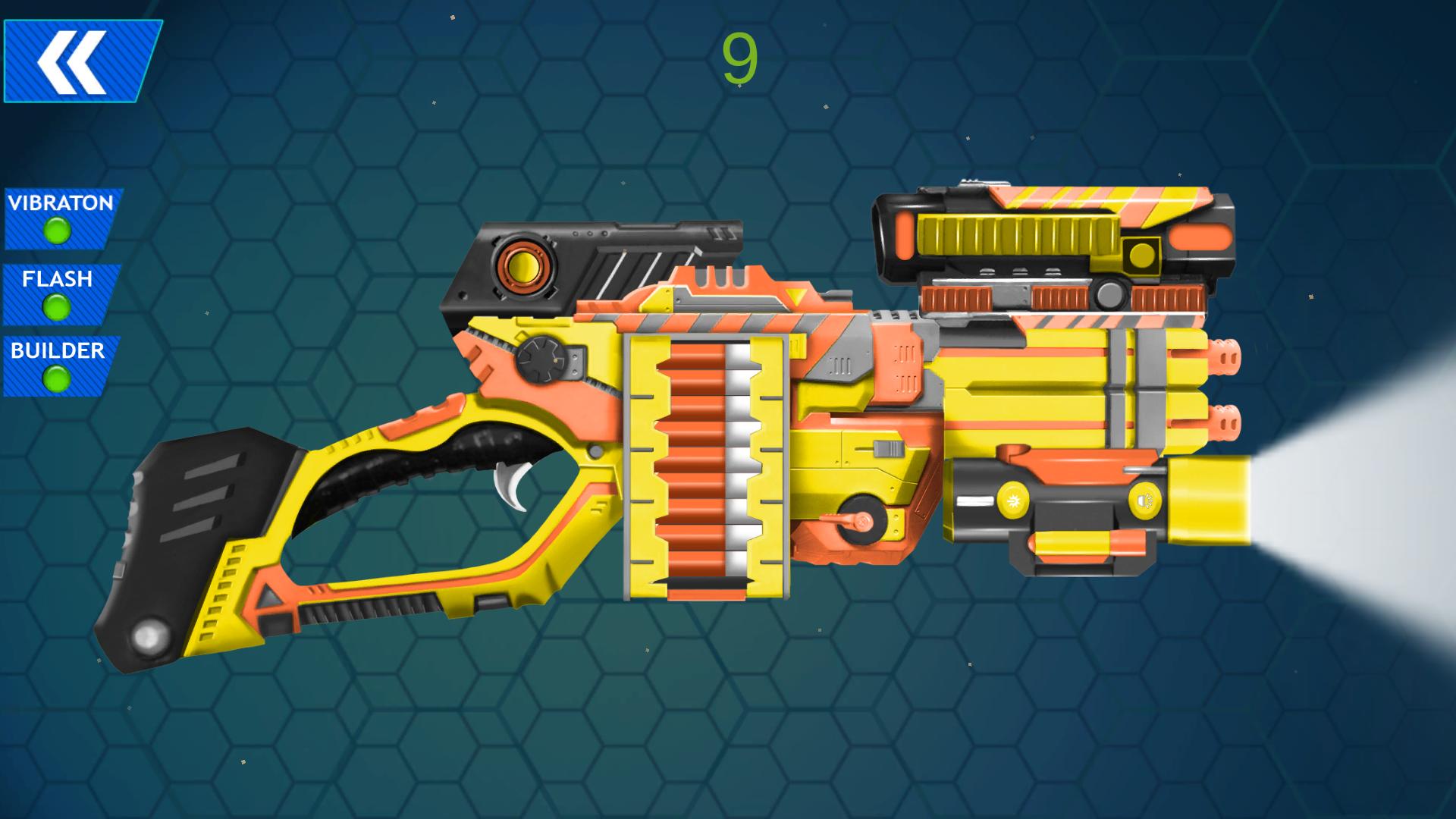
Task: Click the orange lens of the top black scope module
Action: tap(526, 265)
